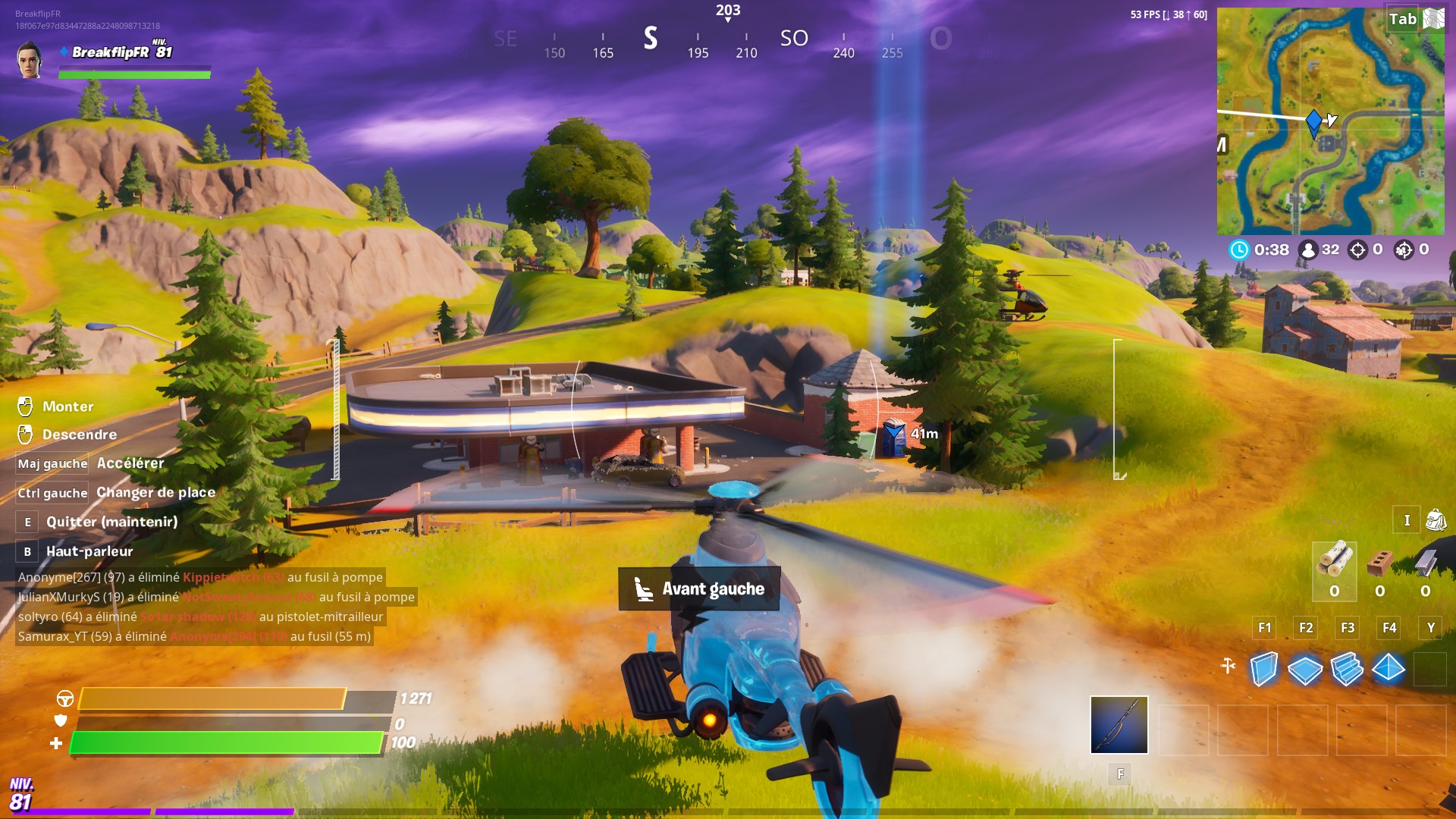The width and height of the screenshot is (1456, 819).
Task: Click Changer de place to switch seats
Action: pos(155,492)
